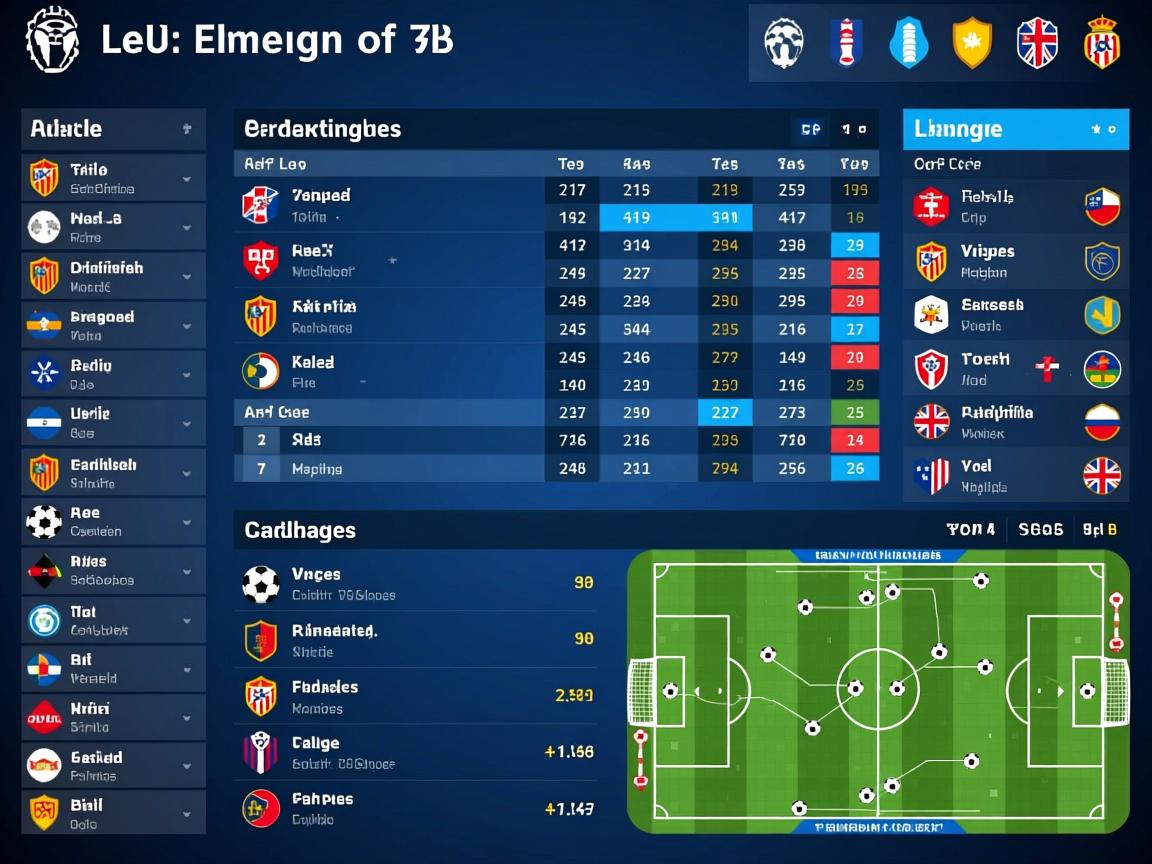The height and width of the screenshot is (864, 1152).
Task: Open the Lhmngie panel header
Action: click(x=1015, y=129)
